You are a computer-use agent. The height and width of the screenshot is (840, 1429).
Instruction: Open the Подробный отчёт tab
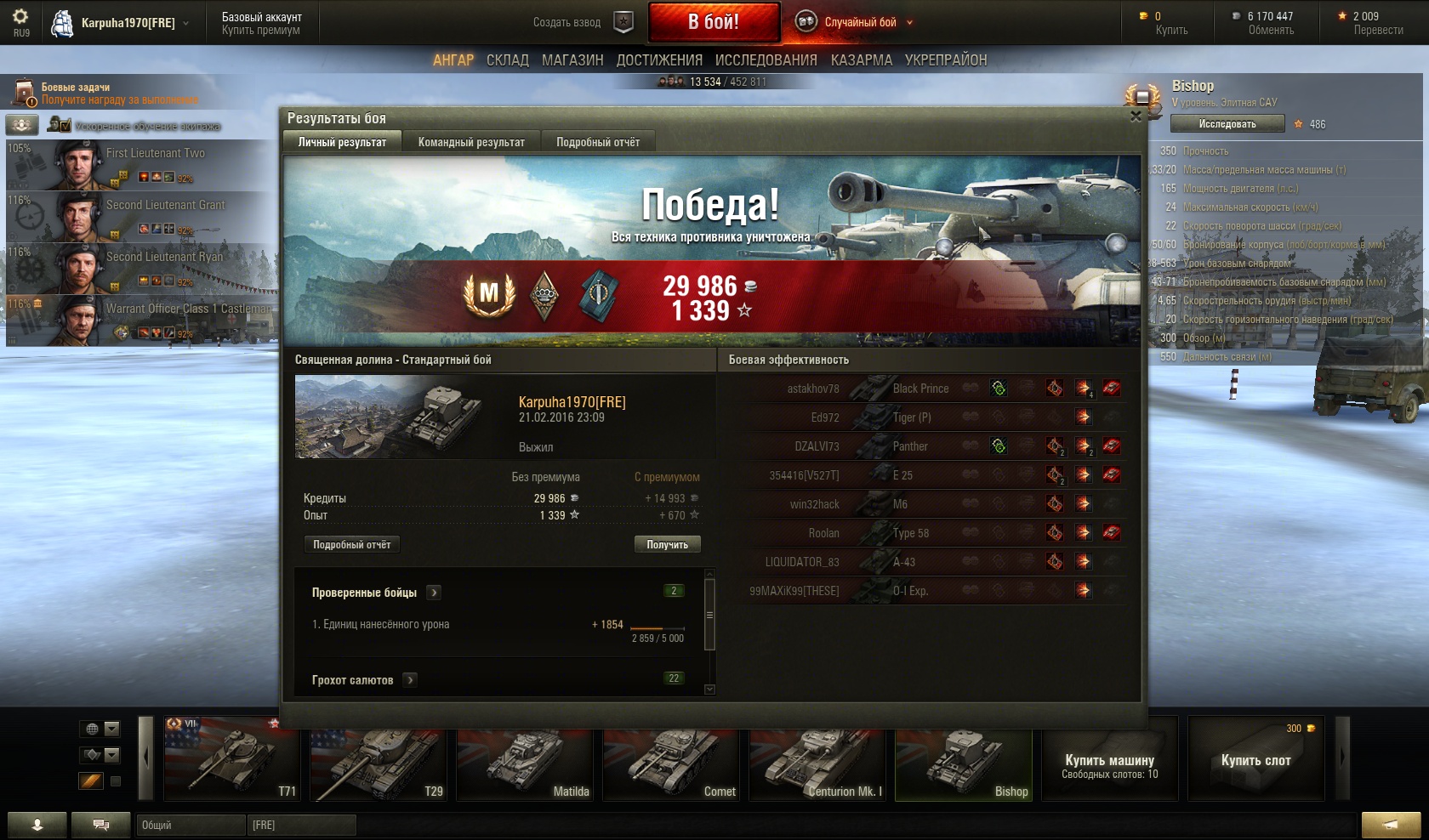coord(598,142)
